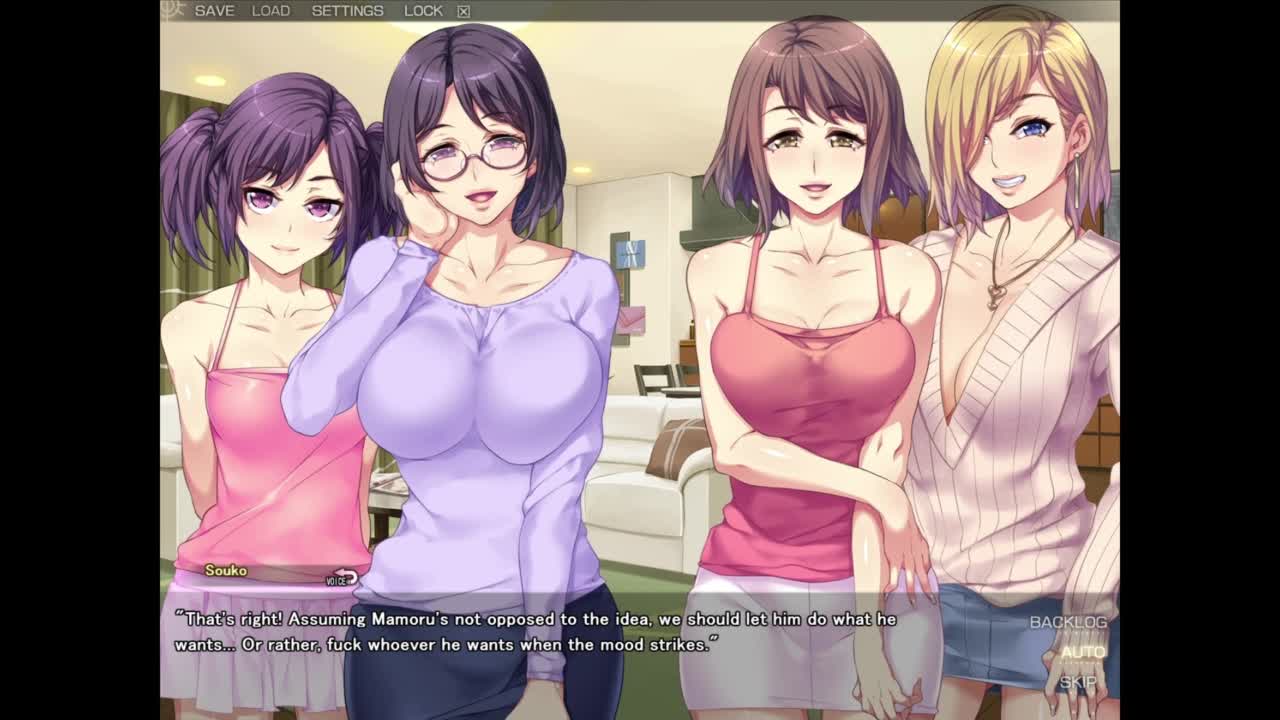This screenshot has width=1280, height=720.
Task: Open the LOAD menu
Action: click(x=271, y=11)
